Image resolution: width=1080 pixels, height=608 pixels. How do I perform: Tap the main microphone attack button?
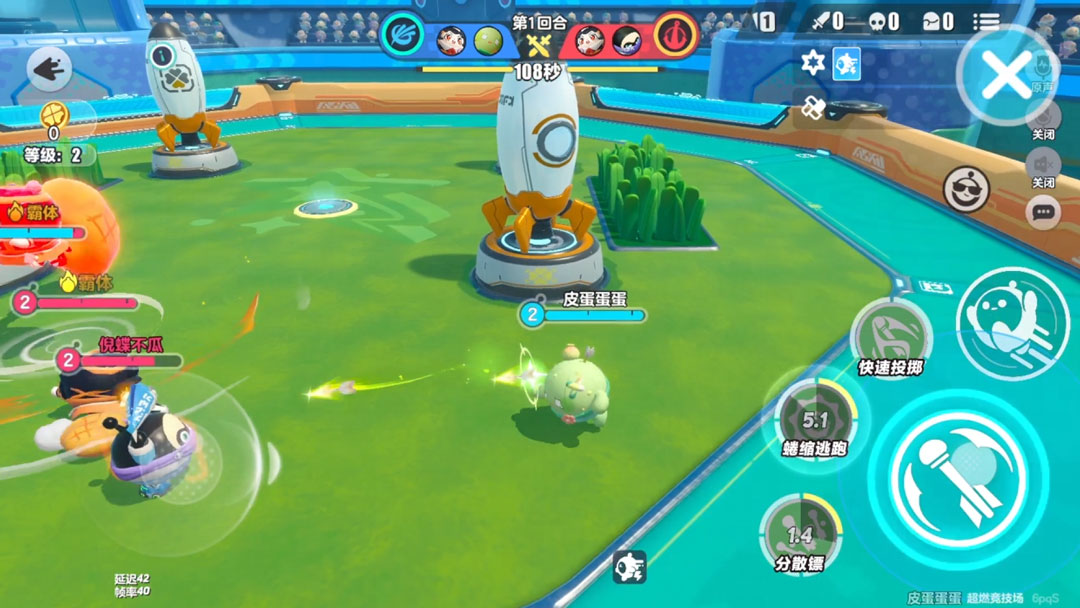click(x=958, y=472)
